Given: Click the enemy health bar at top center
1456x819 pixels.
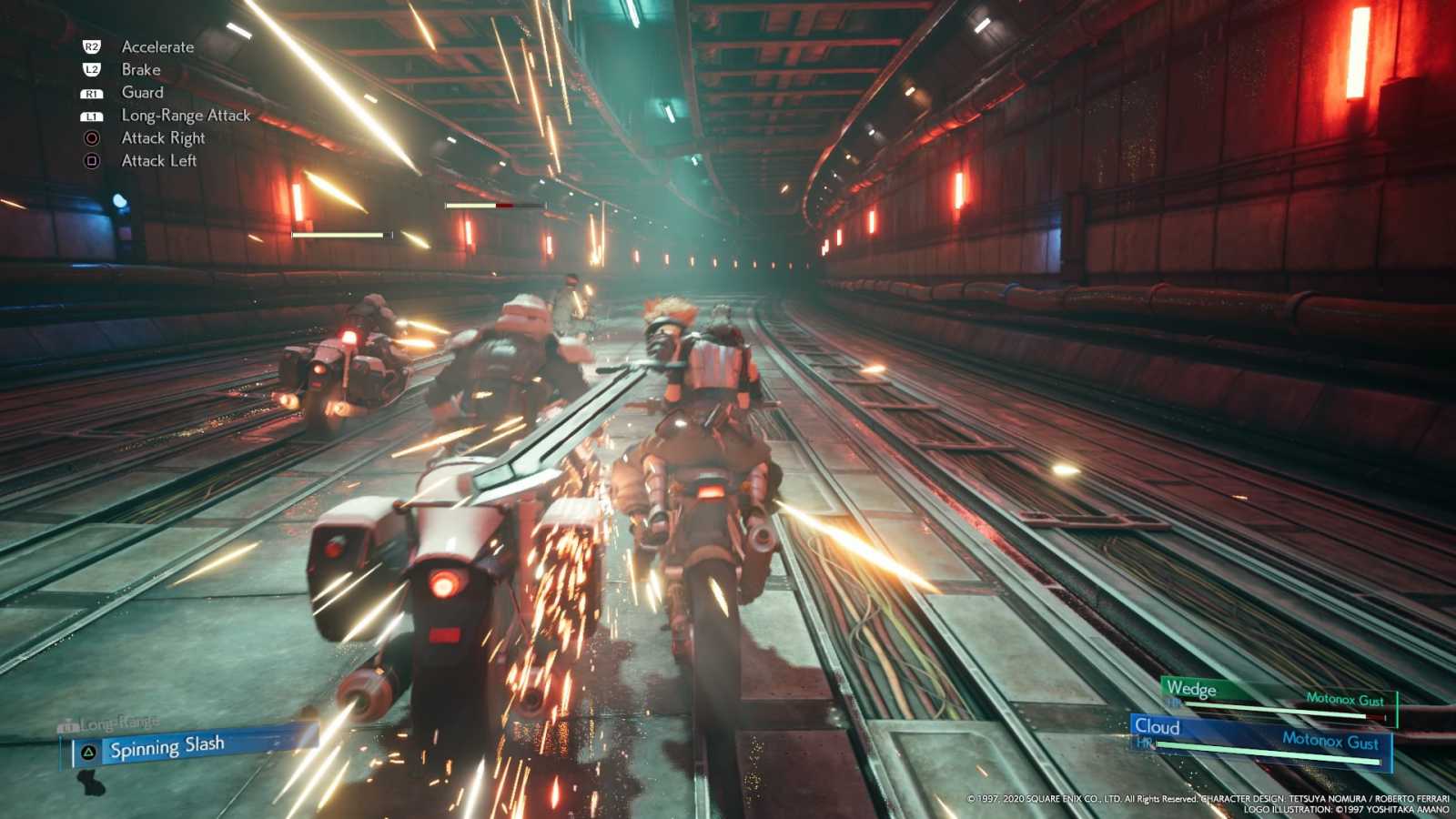Looking at the screenshot, I should (496, 207).
